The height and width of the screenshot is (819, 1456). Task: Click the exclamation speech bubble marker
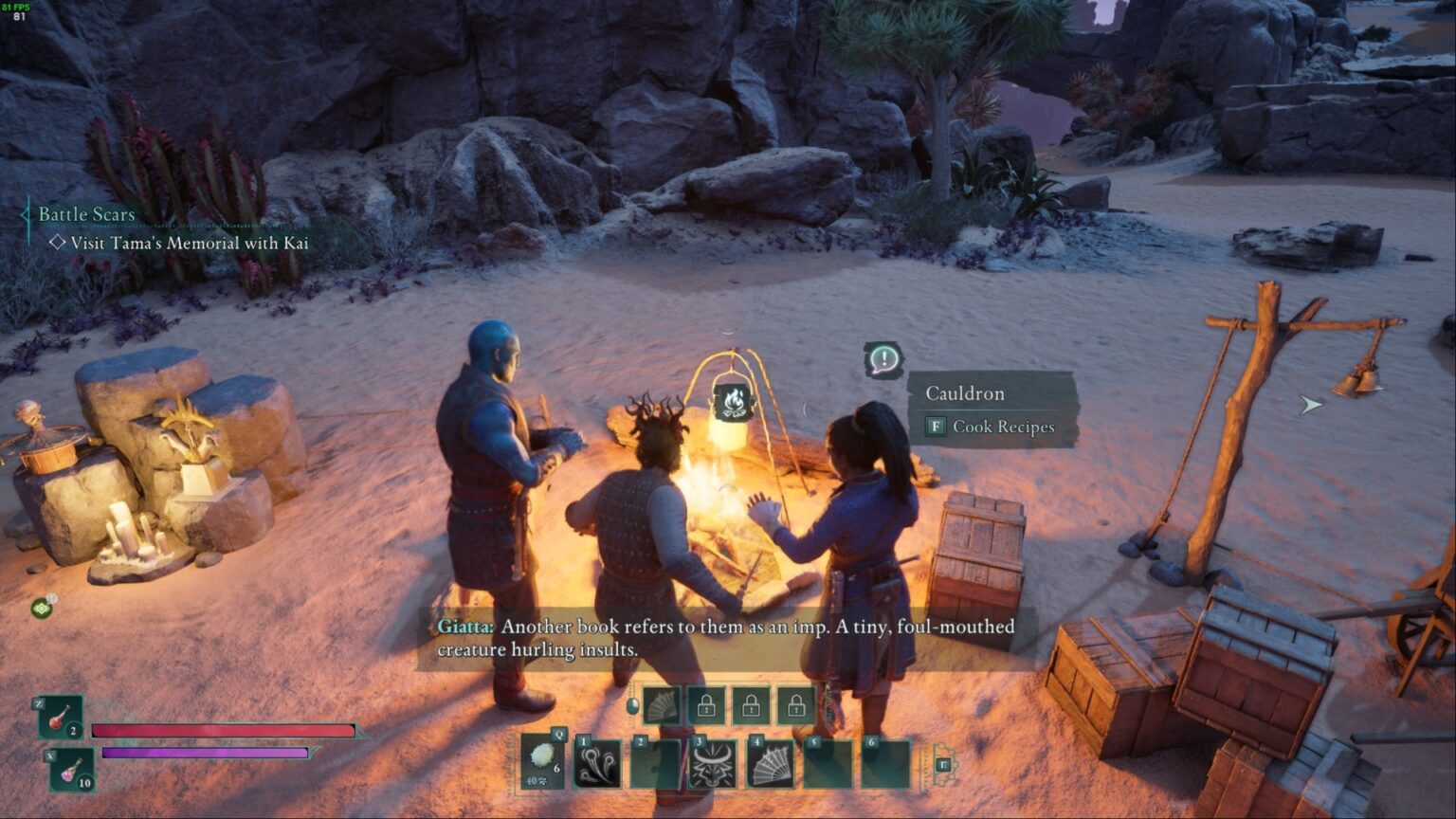pos(883,359)
